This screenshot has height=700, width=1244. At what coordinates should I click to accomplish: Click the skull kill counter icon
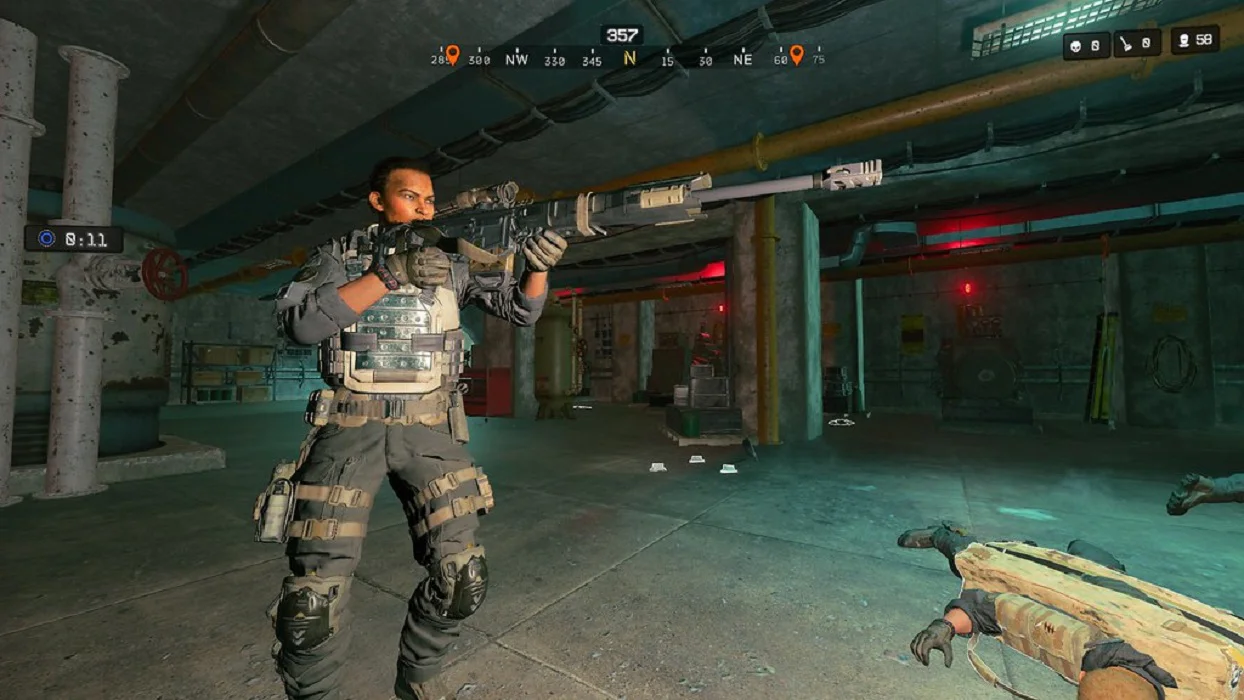[x=1076, y=44]
